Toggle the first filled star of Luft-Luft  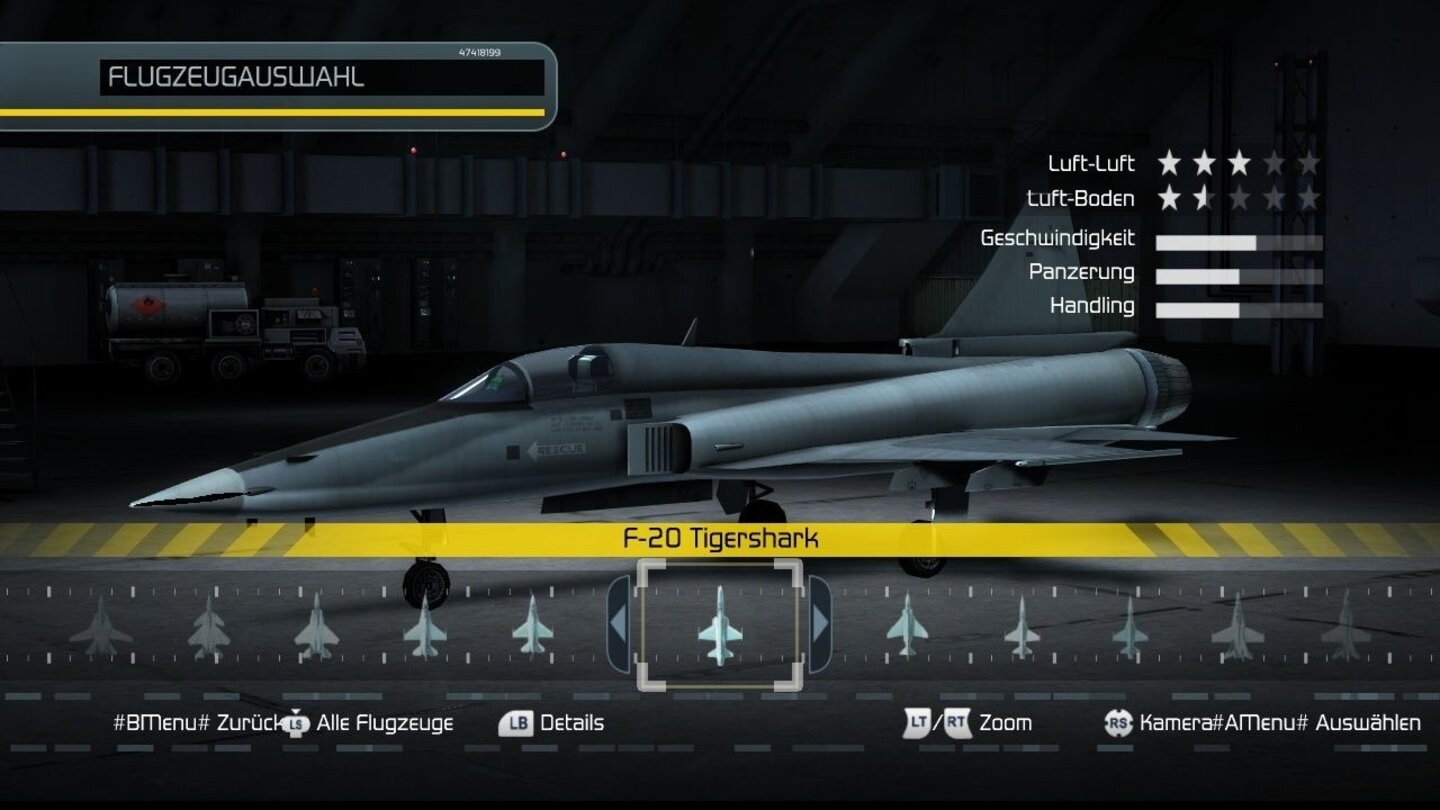(1167, 163)
